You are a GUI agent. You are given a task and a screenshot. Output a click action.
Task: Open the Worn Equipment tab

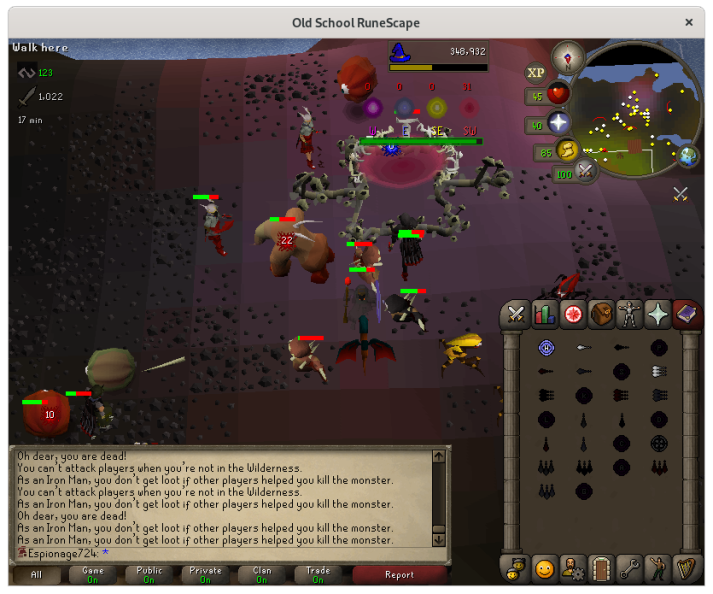click(x=629, y=314)
